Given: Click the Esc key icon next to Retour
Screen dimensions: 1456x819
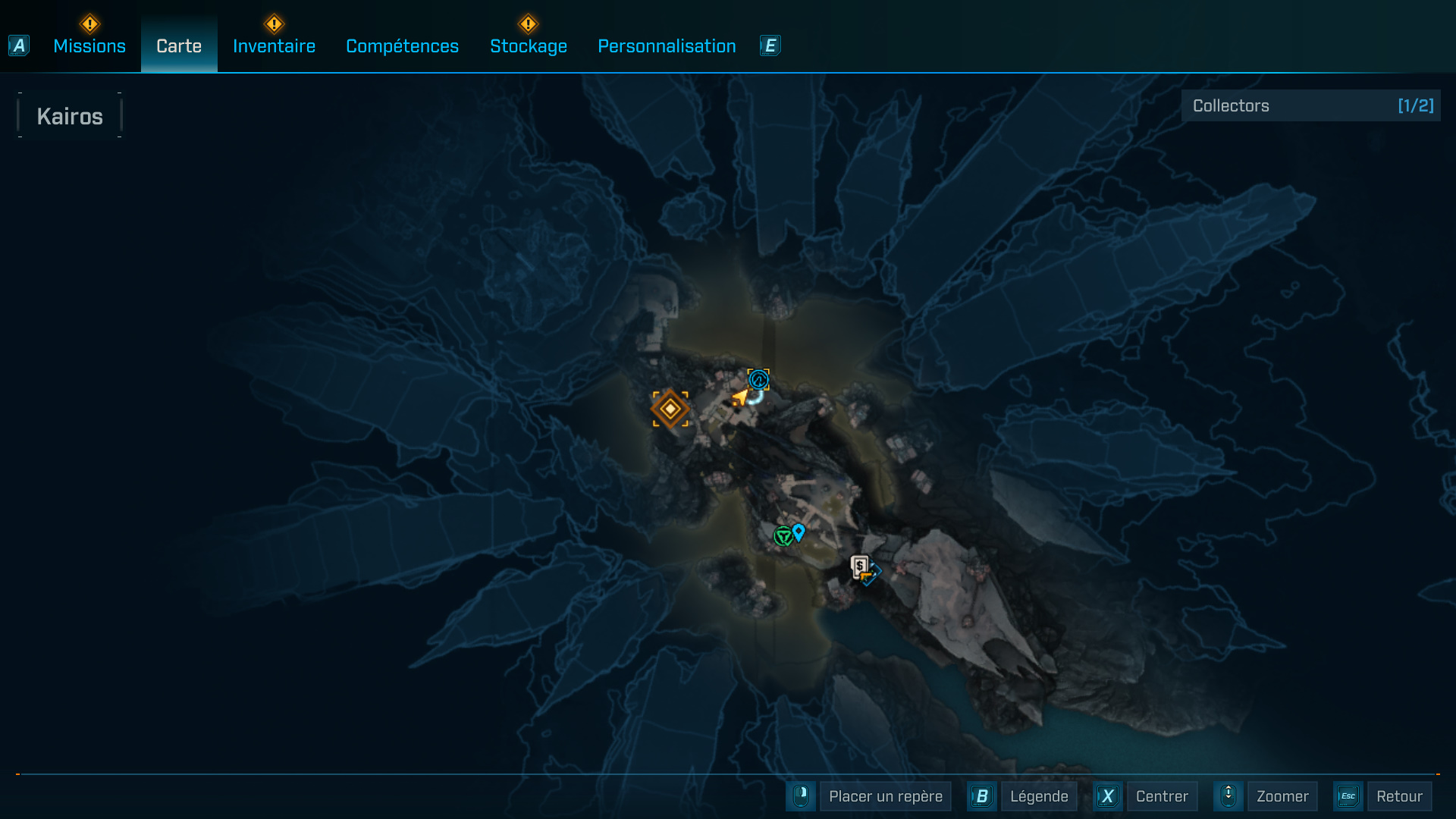Looking at the screenshot, I should pyautogui.click(x=1349, y=796).
